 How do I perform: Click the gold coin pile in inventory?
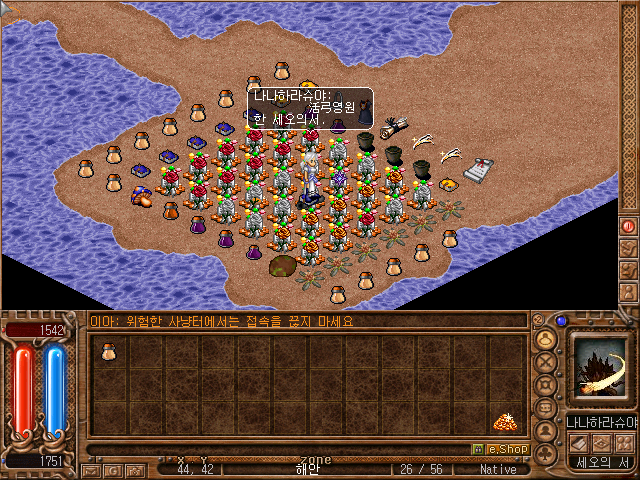pos(505,422)
